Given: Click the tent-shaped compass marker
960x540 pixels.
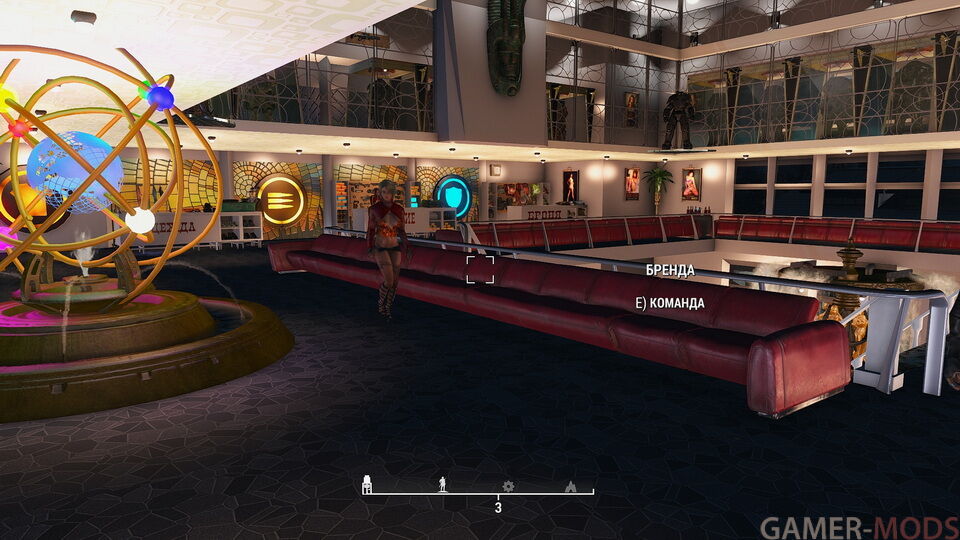Looking at the screenshot, I should [x=571, y=486].
